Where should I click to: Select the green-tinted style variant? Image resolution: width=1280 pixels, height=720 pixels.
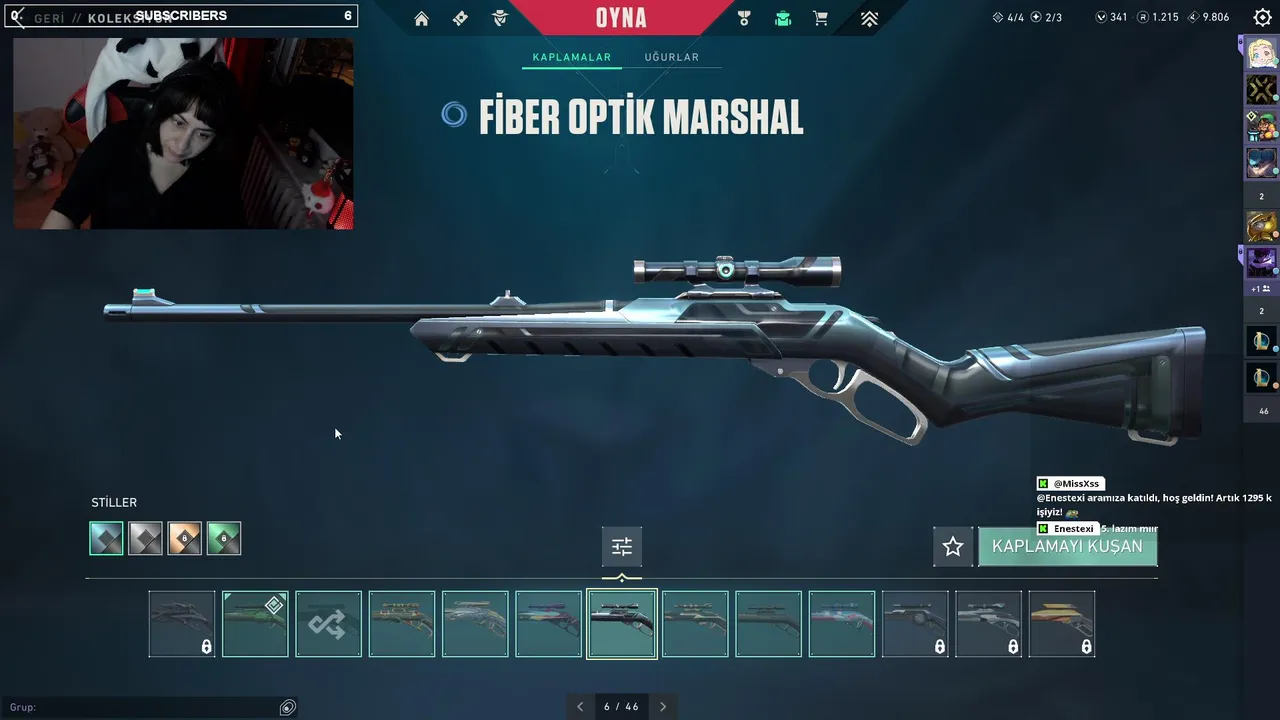(224, 538)
